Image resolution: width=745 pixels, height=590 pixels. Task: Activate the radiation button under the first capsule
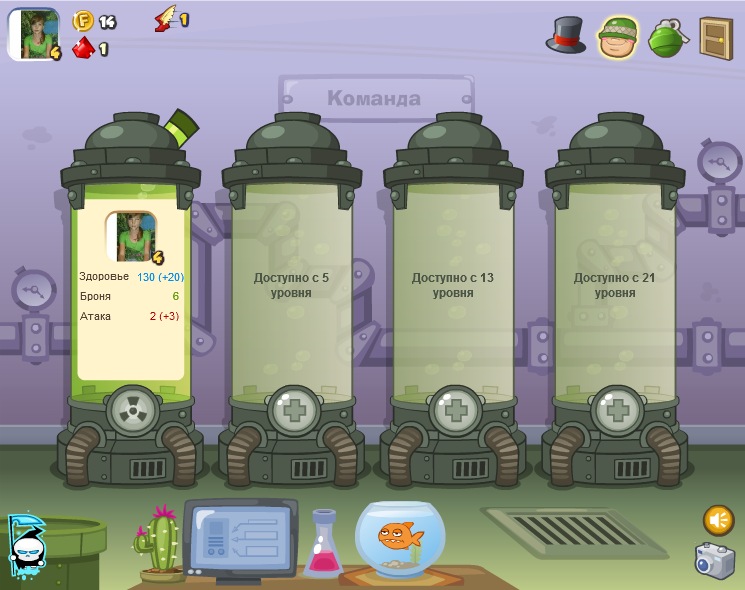coord(131,409)
